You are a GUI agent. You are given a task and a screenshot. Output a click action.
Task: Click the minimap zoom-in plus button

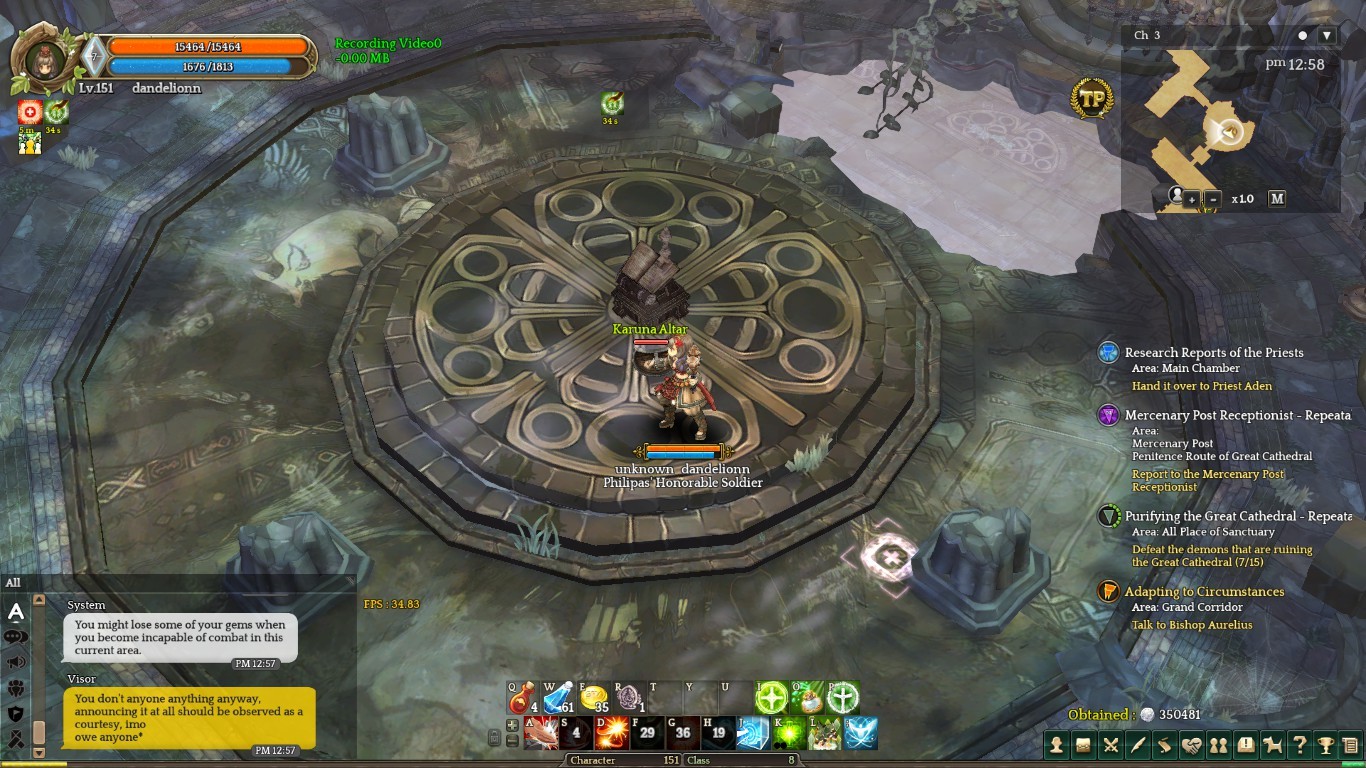[x=1192, y=199]
